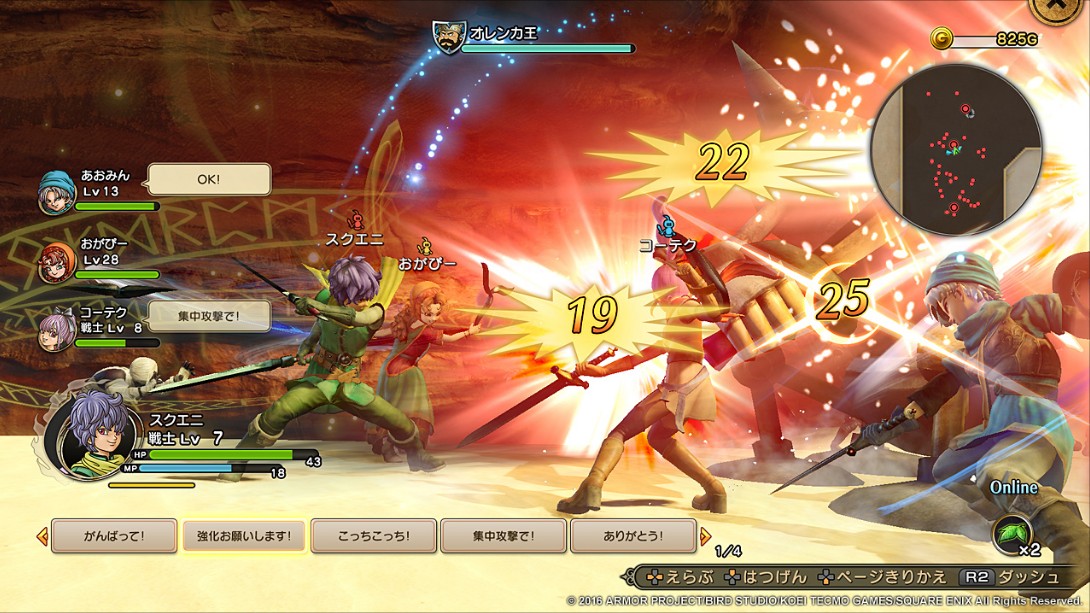Choose the 強化お願いします! phrase

point(243,536)
